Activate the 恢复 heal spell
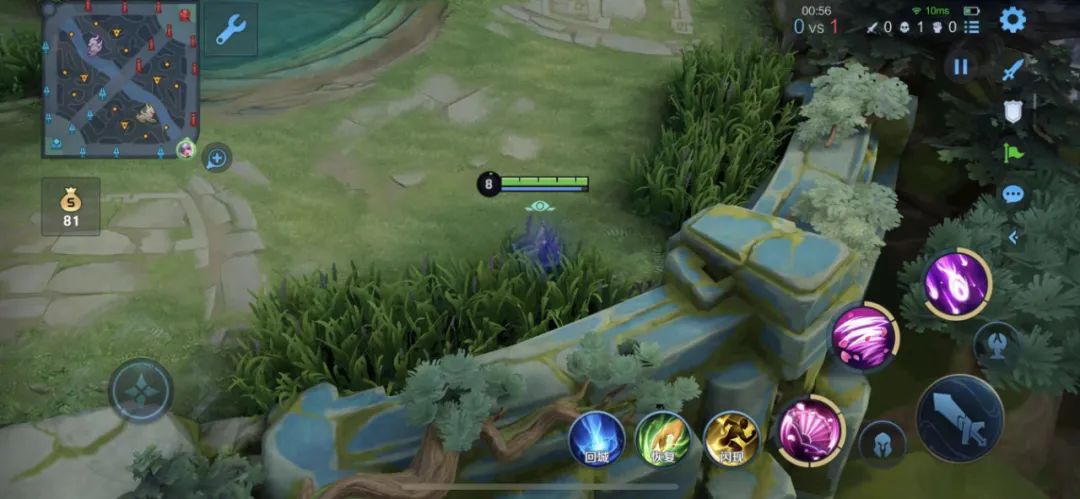The width and height of the screenshot is (1080, 499). click(x=663, y=438)
